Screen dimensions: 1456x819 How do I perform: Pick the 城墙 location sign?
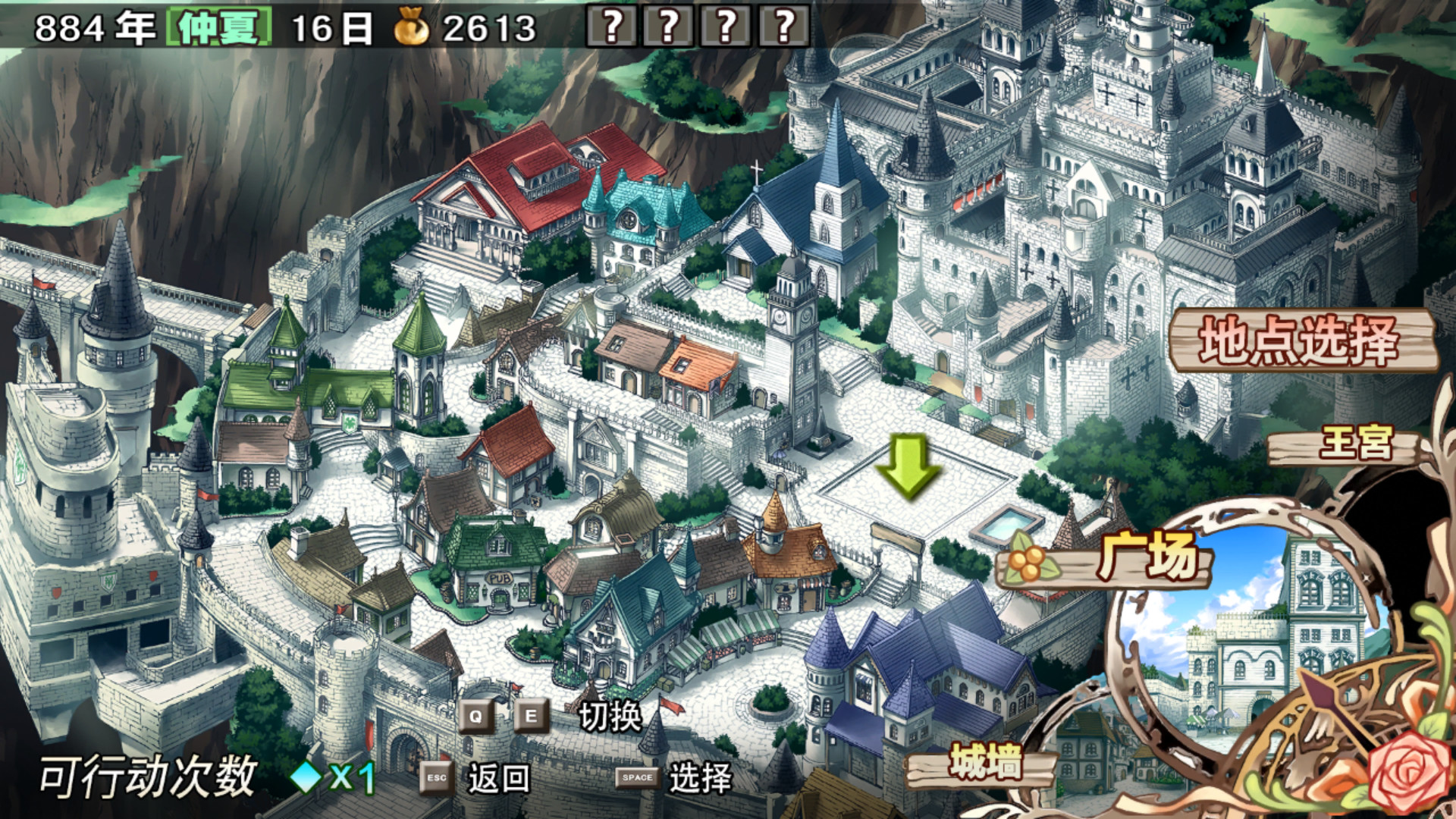pos(984,762)
